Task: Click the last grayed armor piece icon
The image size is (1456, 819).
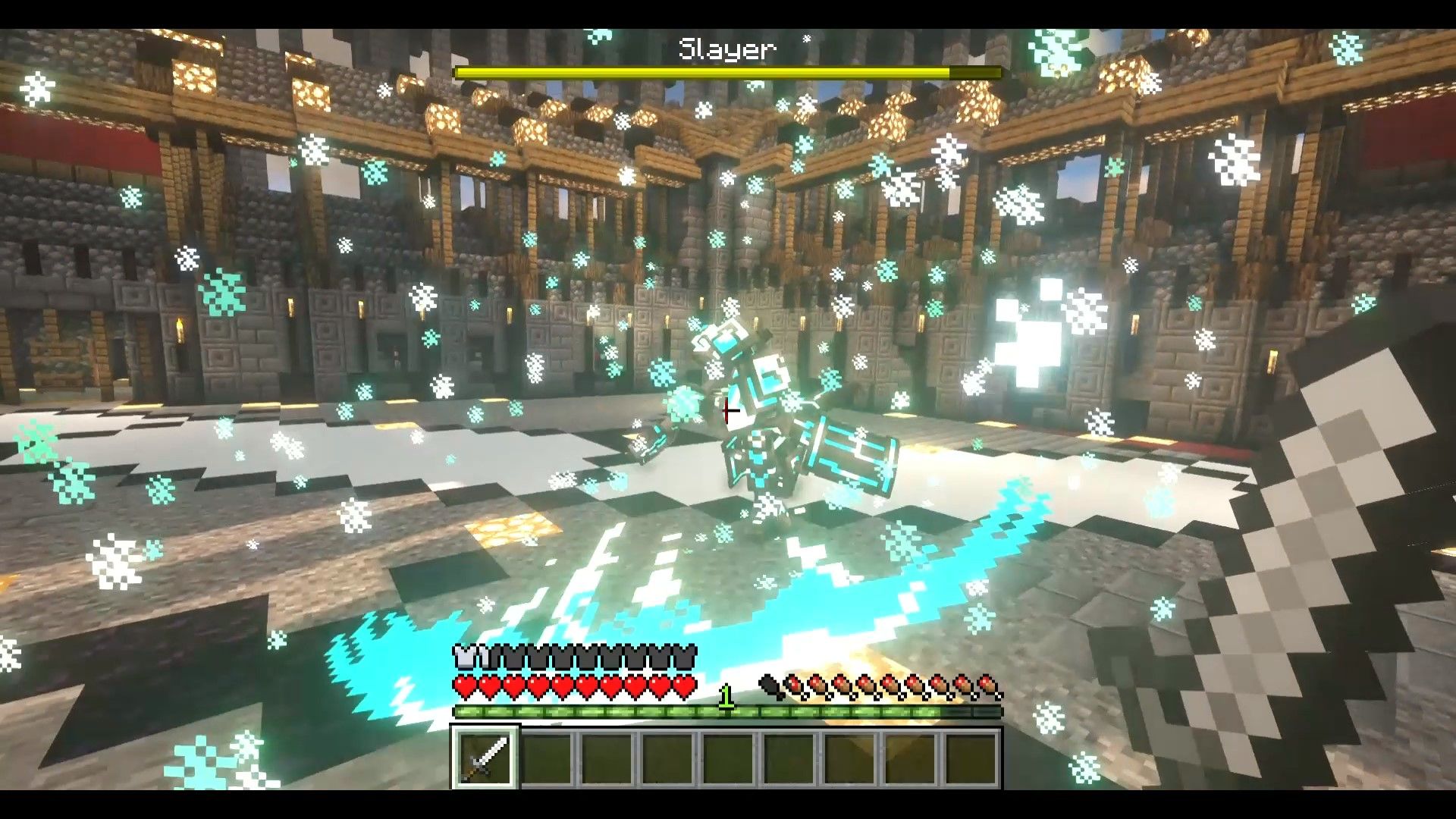Action: tap(687, 658)
